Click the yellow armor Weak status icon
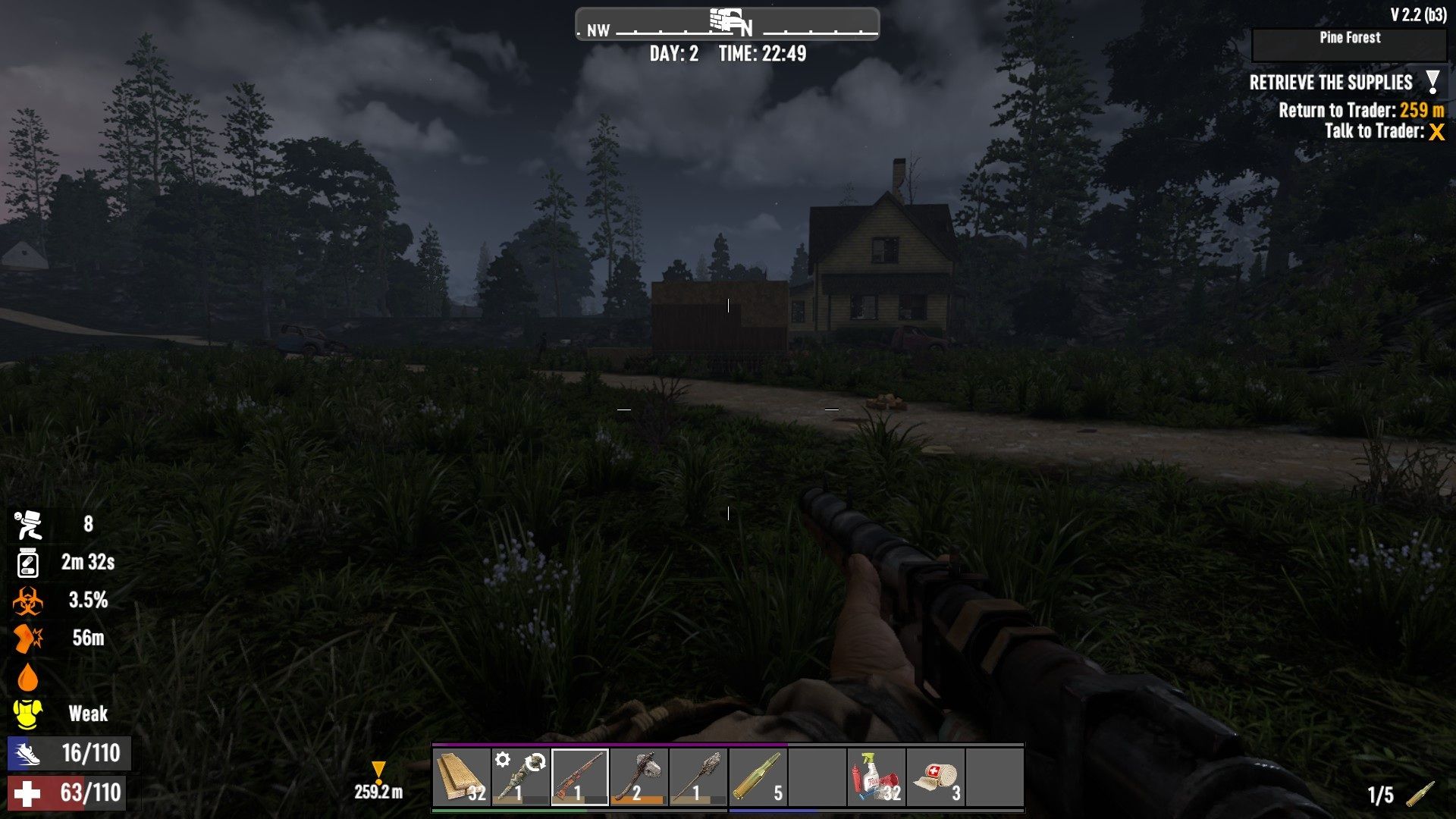The image size is (1456, 819). tap(28, 714)
